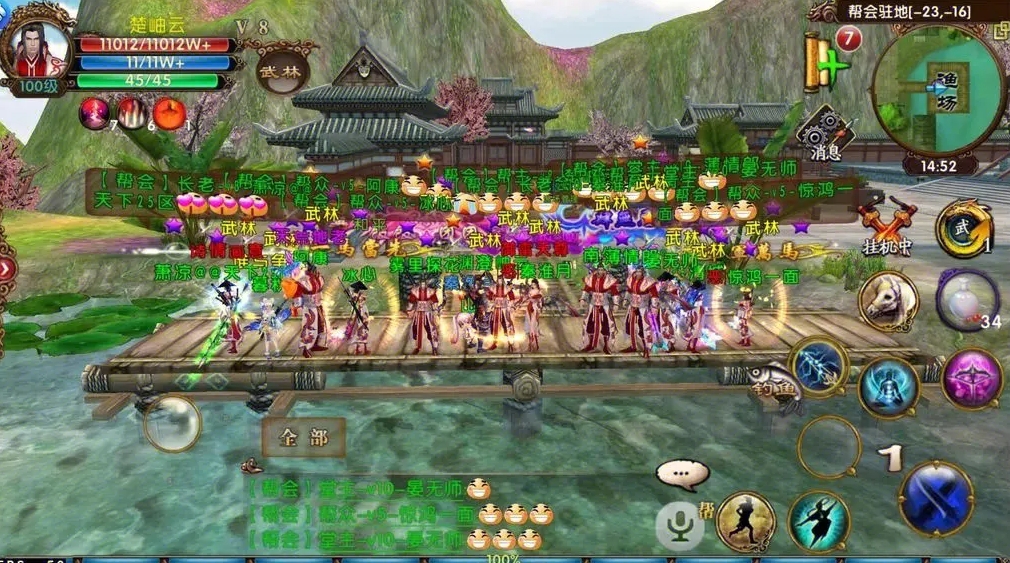Activate the teal leaping figure skill

click(x=818, y=520)
